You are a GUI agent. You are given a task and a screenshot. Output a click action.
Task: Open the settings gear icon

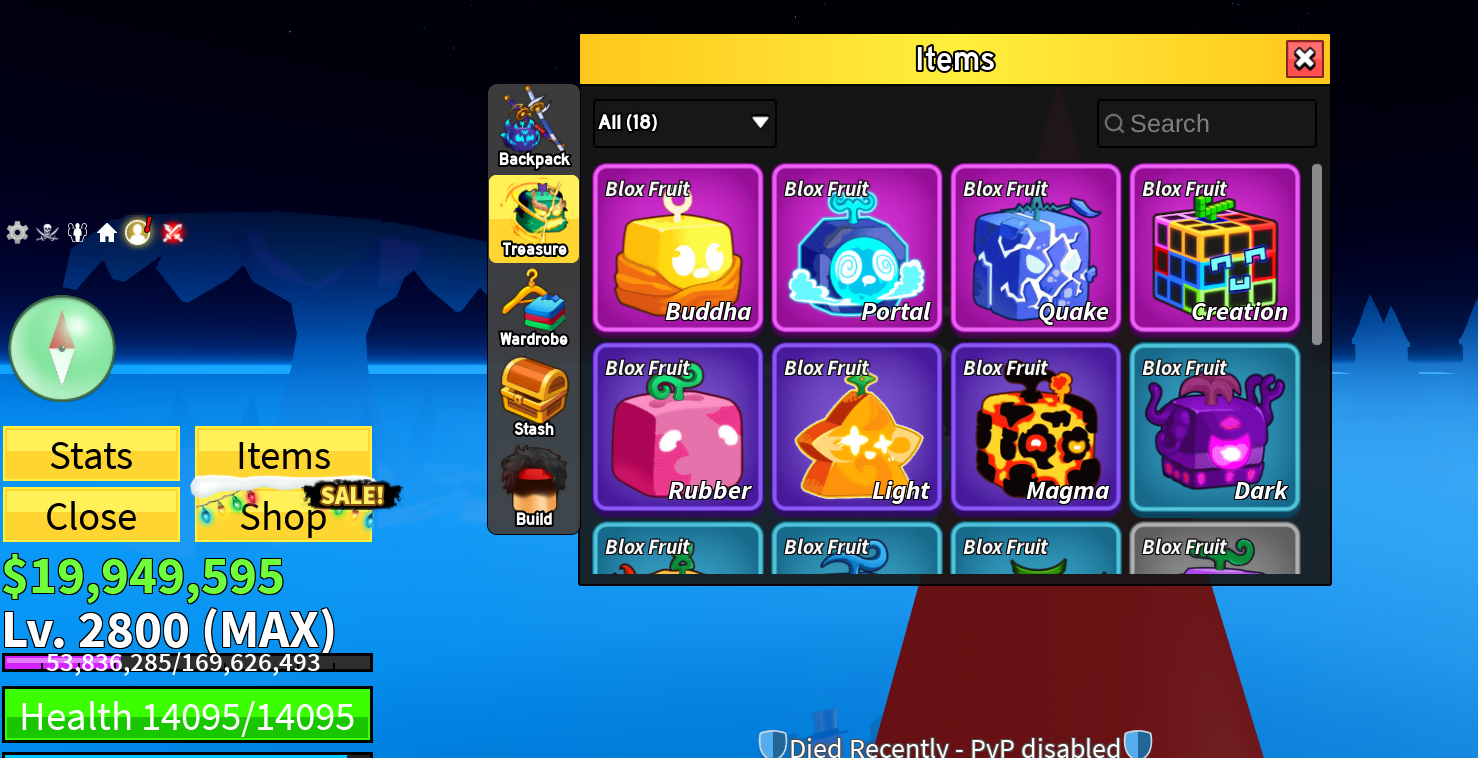(16, 232)
